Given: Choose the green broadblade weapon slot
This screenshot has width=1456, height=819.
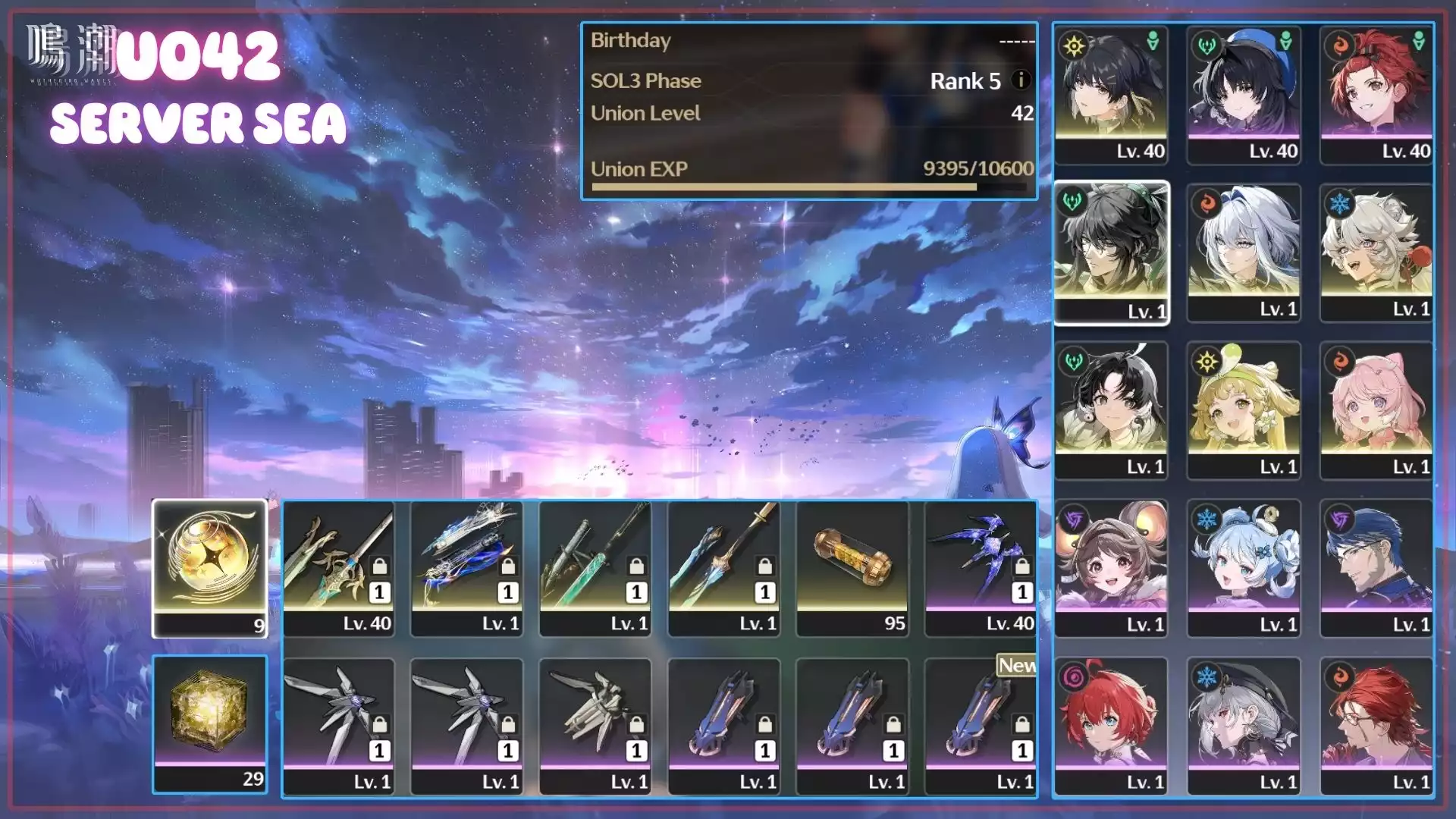Looking at the screenshot, I should [x=595, y=568].
